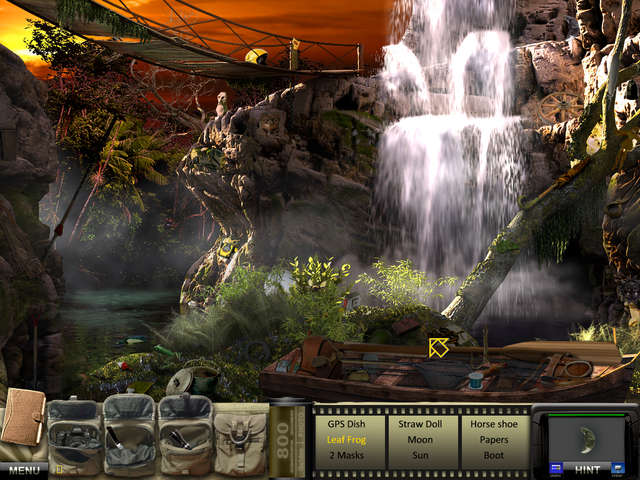Image resolution: width=640 pixels, height=480 pixels.
Task: Select 'Leaf Frog' in the item list
Action: 349,439
